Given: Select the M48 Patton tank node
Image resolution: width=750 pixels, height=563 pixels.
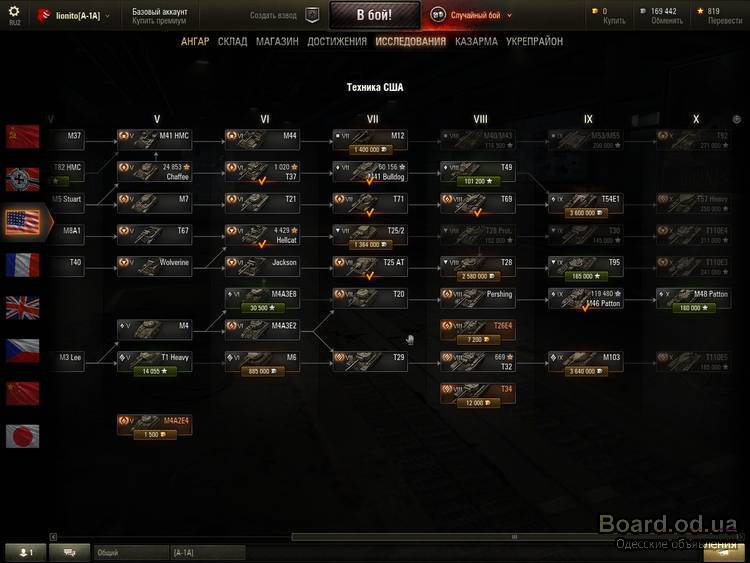Looking at the screenshot, I should tap(694, 300).
